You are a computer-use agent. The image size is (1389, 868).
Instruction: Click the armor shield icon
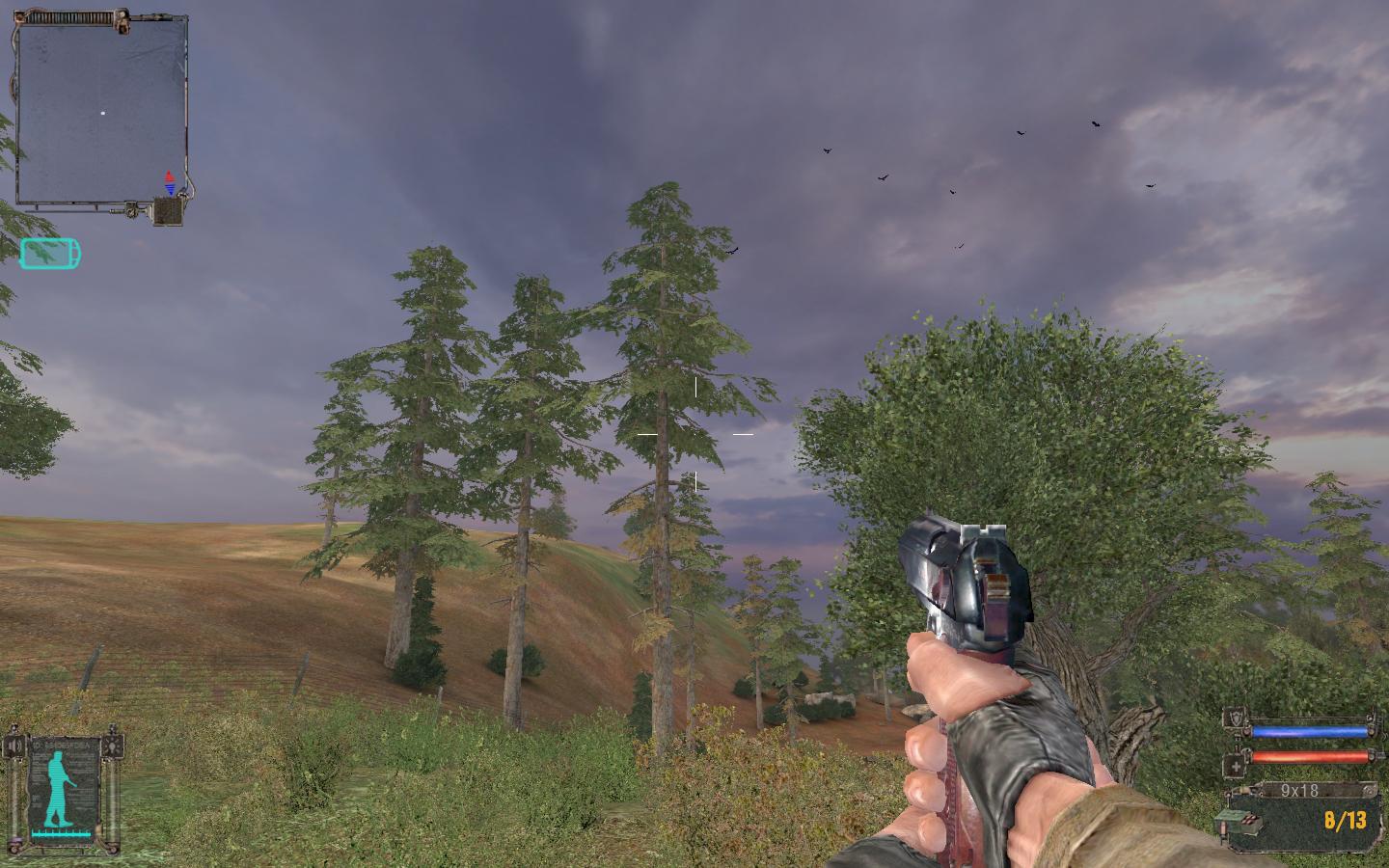1235,719
